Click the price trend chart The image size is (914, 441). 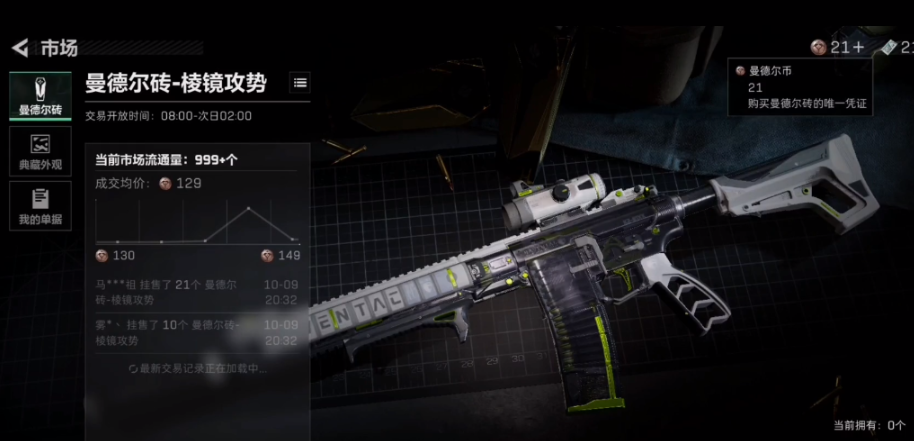pyautogui.click(x=197, y=222)
